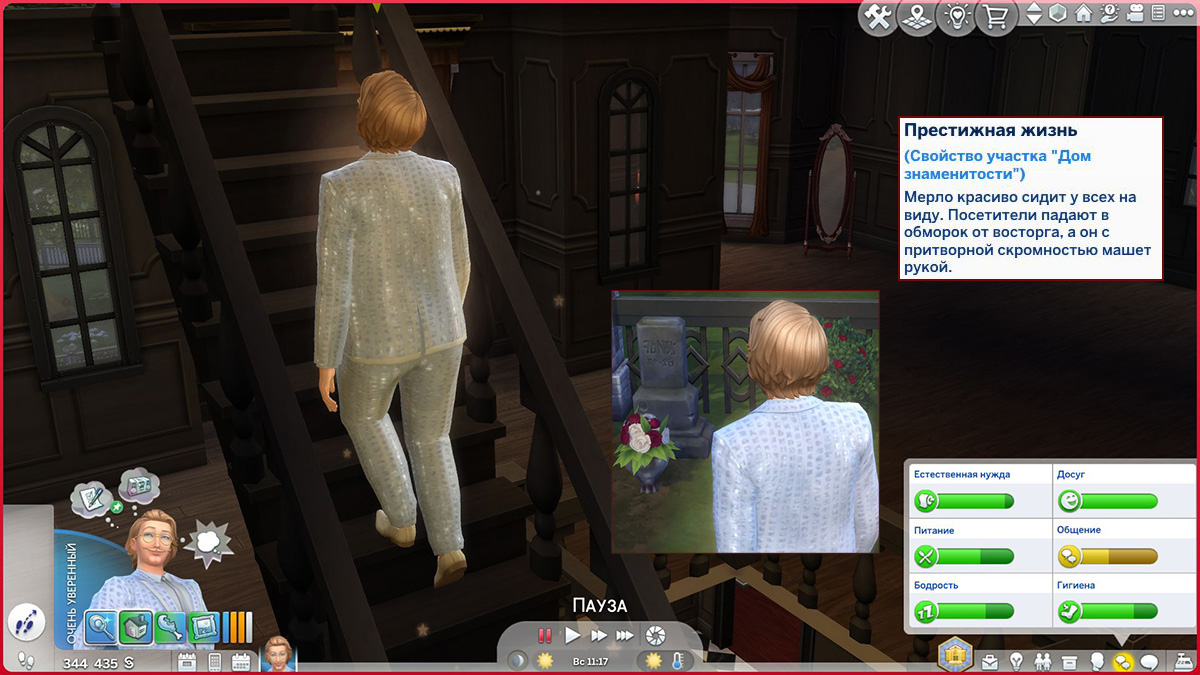Open the Aspirations lightbulb panel

click(x=1017, y=661)
